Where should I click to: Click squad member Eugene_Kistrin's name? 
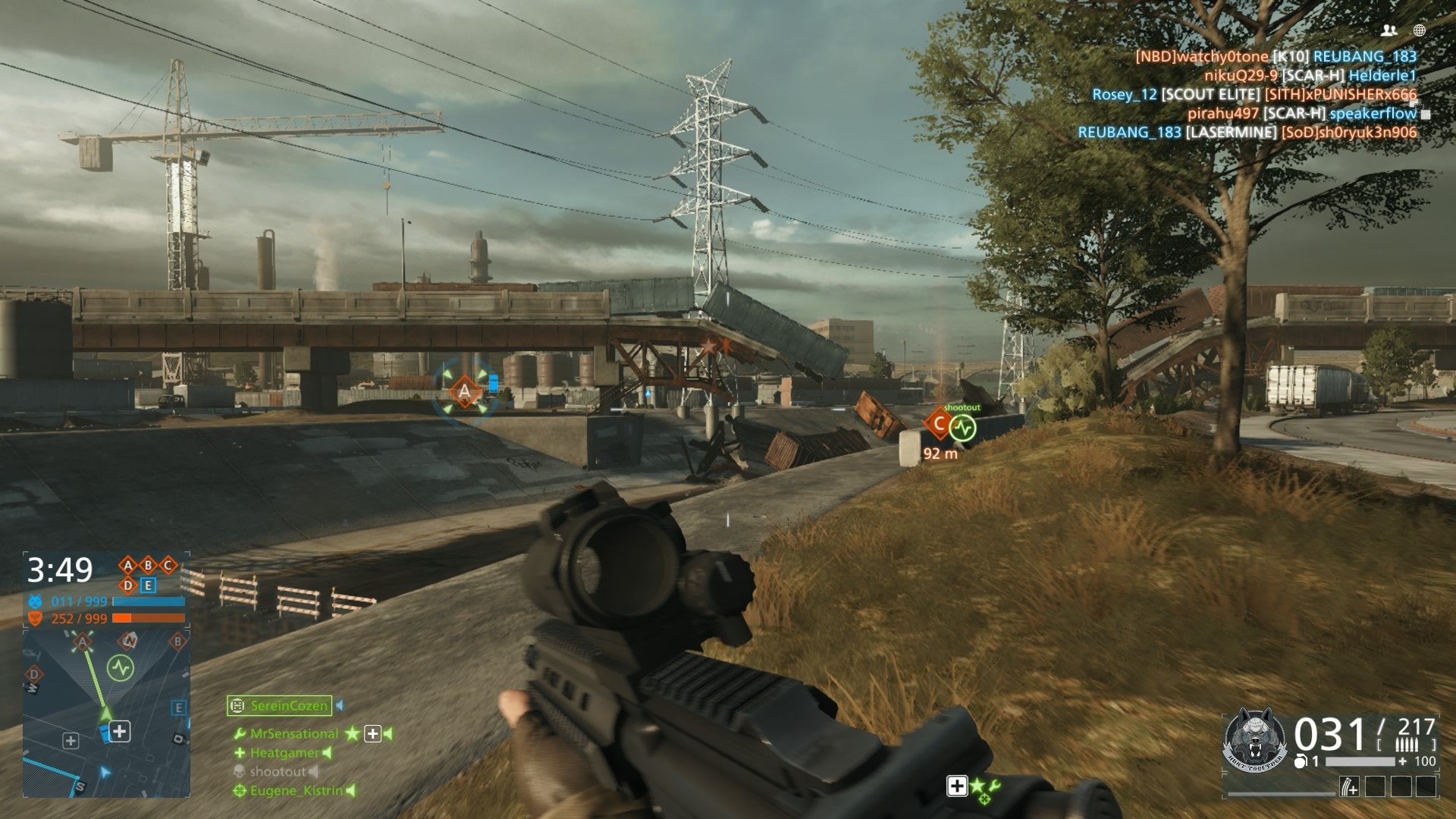(x=296, y=791)
